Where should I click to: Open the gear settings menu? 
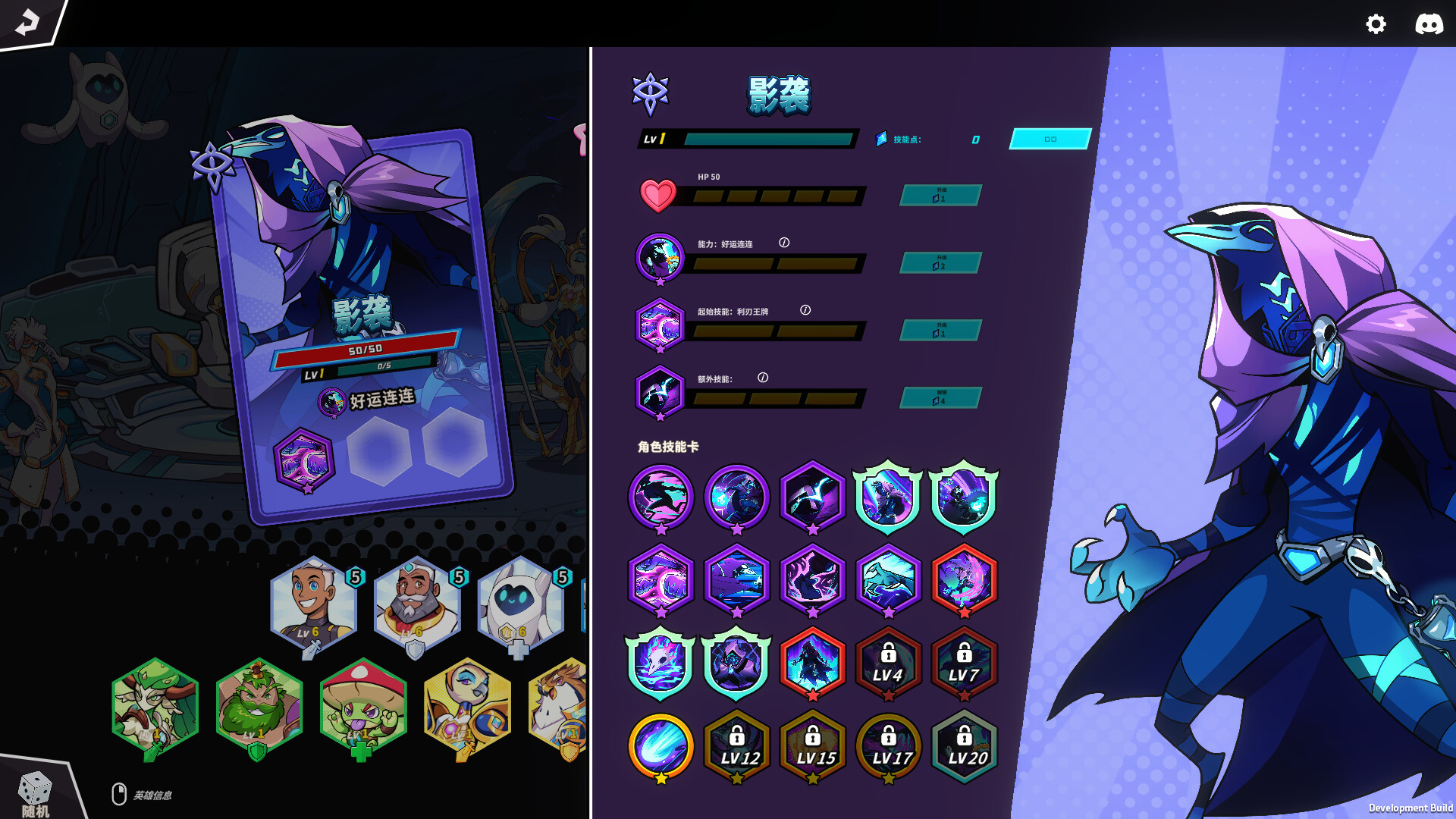pos(1376,24)
